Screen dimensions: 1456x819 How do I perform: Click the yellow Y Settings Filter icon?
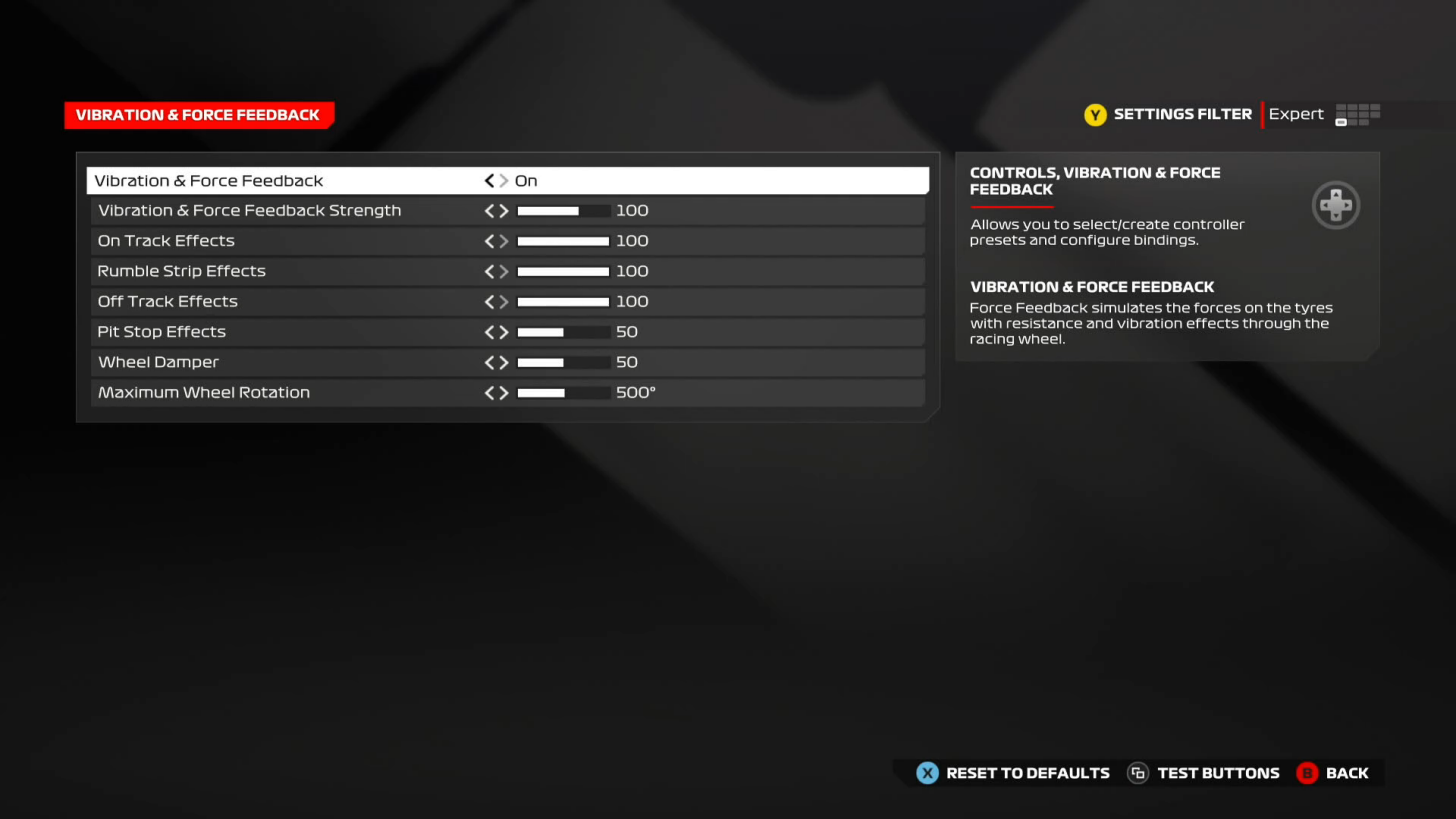[x=1095, y=114]
